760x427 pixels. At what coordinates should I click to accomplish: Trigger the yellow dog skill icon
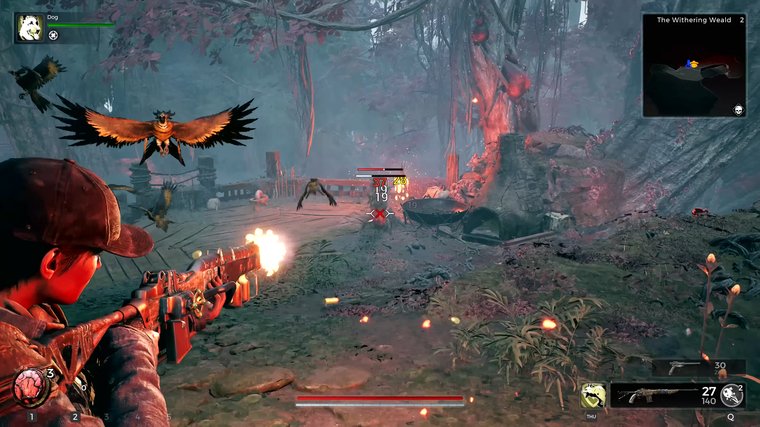[592, 396]
